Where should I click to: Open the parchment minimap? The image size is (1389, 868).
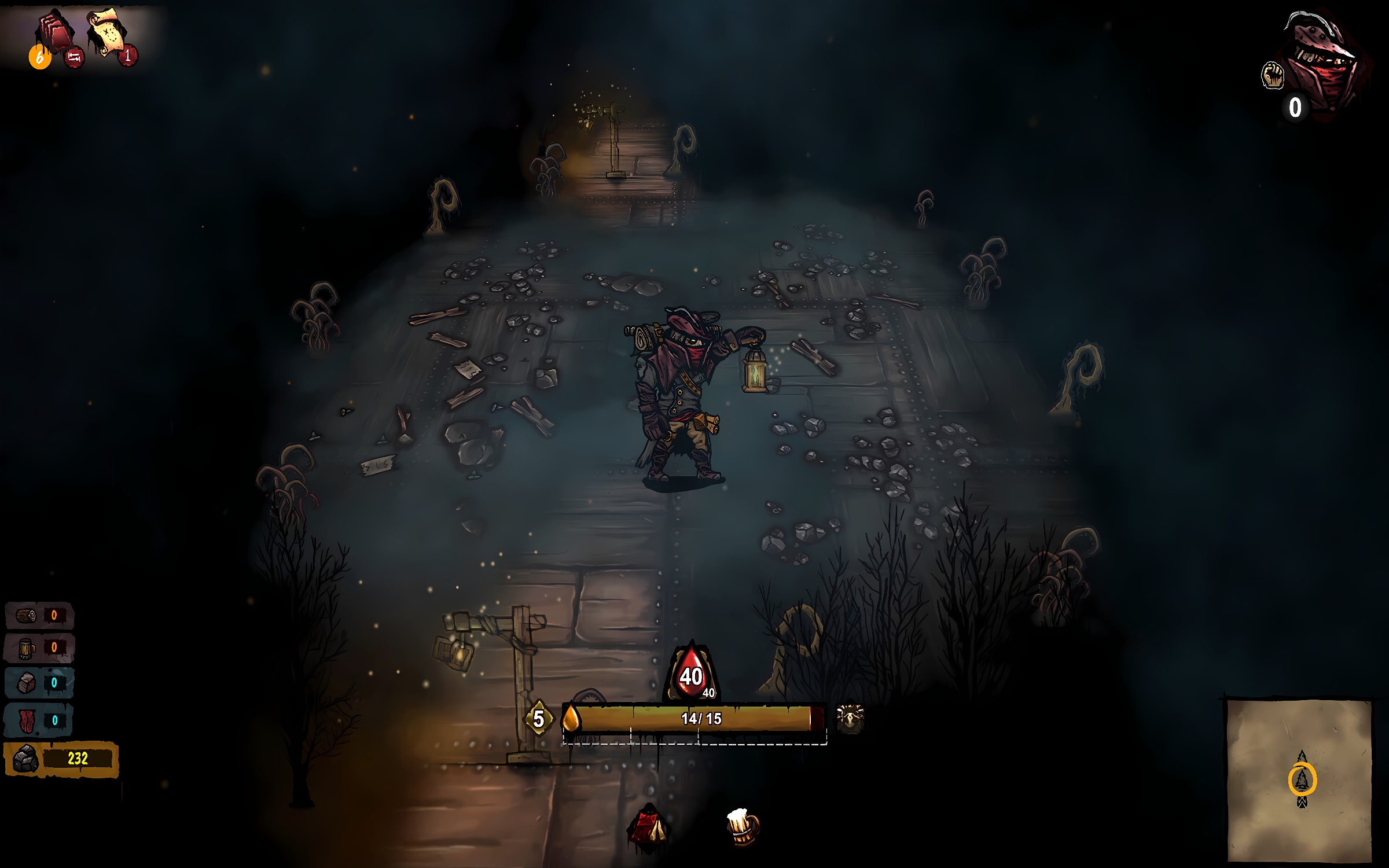pyautogui.click(x=1300, y=780)
